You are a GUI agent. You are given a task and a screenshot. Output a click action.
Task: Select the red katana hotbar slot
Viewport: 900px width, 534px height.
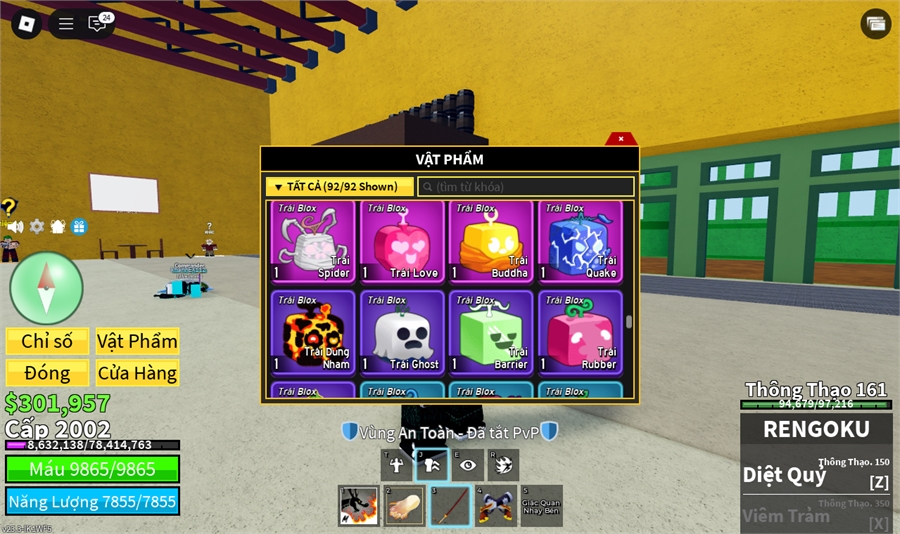[449, 506]
